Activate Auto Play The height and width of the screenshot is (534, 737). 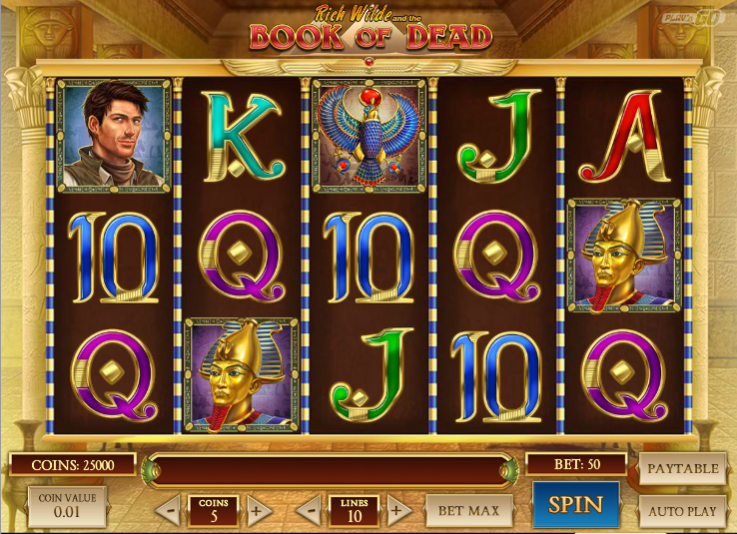682,511
